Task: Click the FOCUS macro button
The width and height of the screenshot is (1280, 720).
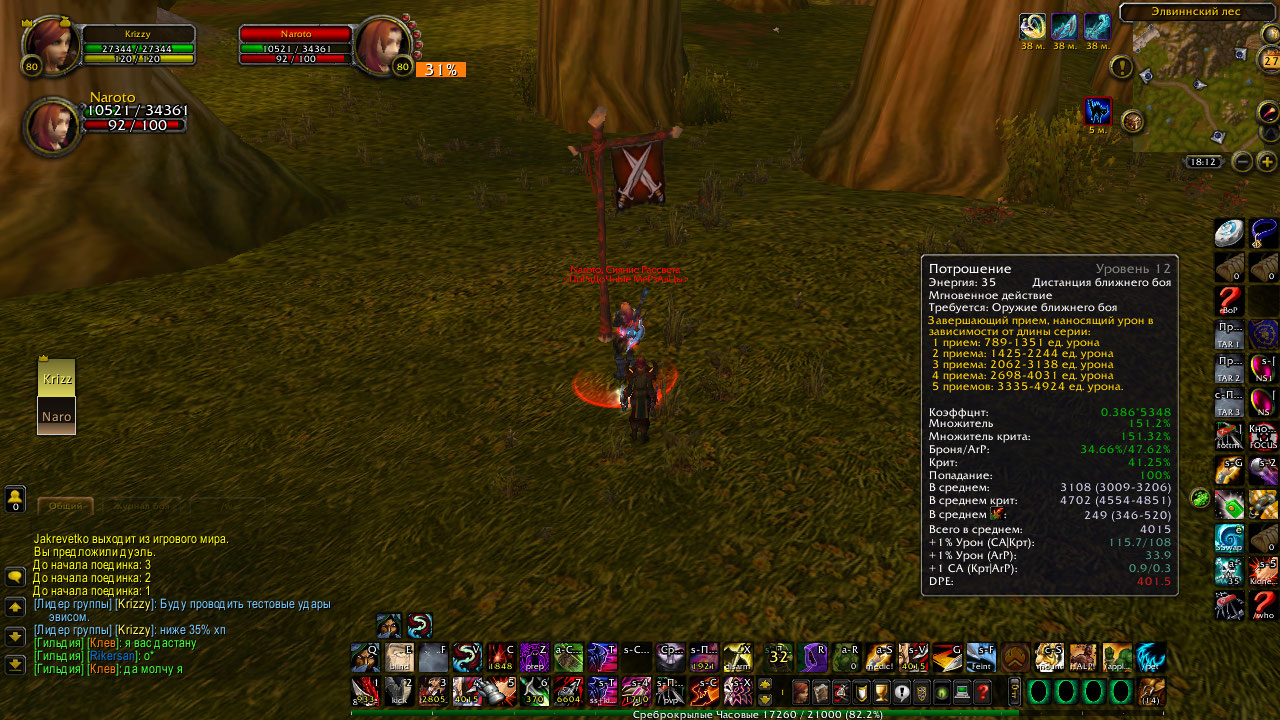Action: pos(1263,437)
